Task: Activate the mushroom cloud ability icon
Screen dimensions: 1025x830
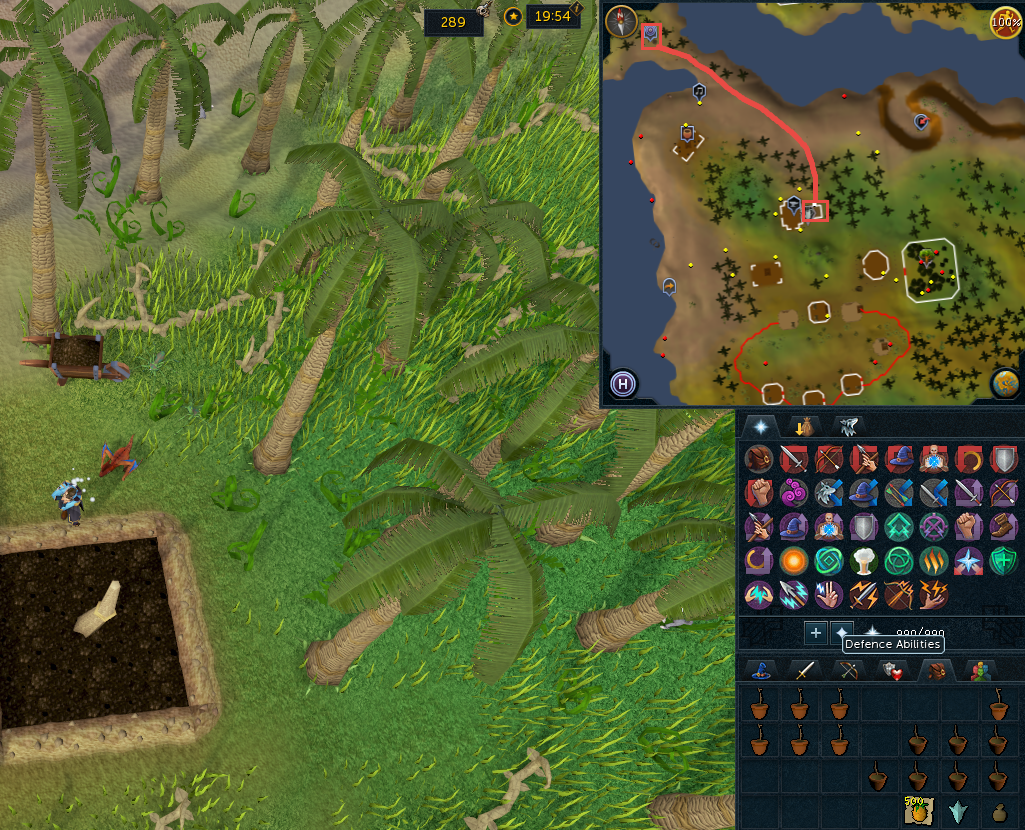Action: (864, 561)
